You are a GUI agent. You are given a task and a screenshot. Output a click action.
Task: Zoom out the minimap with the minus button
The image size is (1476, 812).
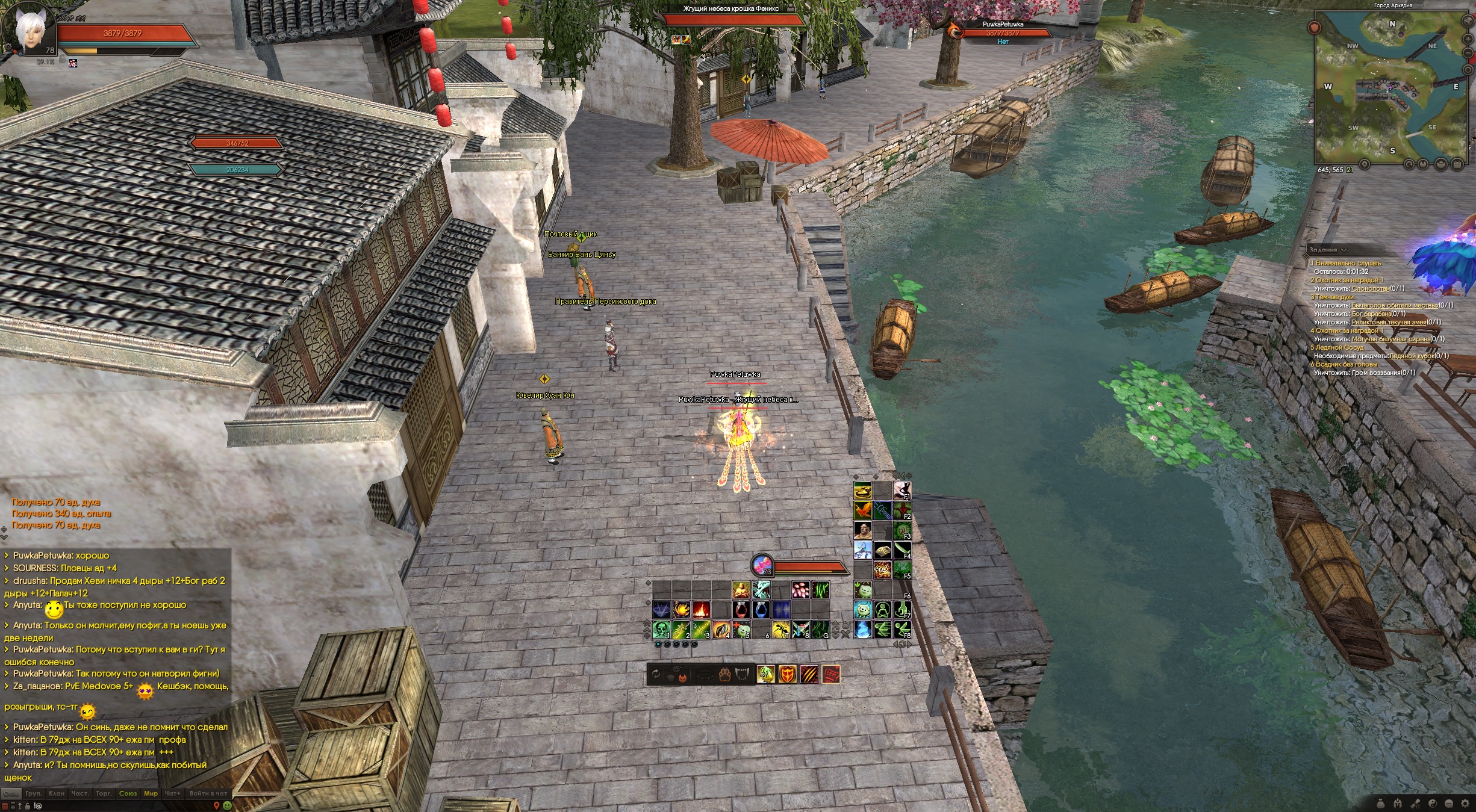tap(1468, 54)
